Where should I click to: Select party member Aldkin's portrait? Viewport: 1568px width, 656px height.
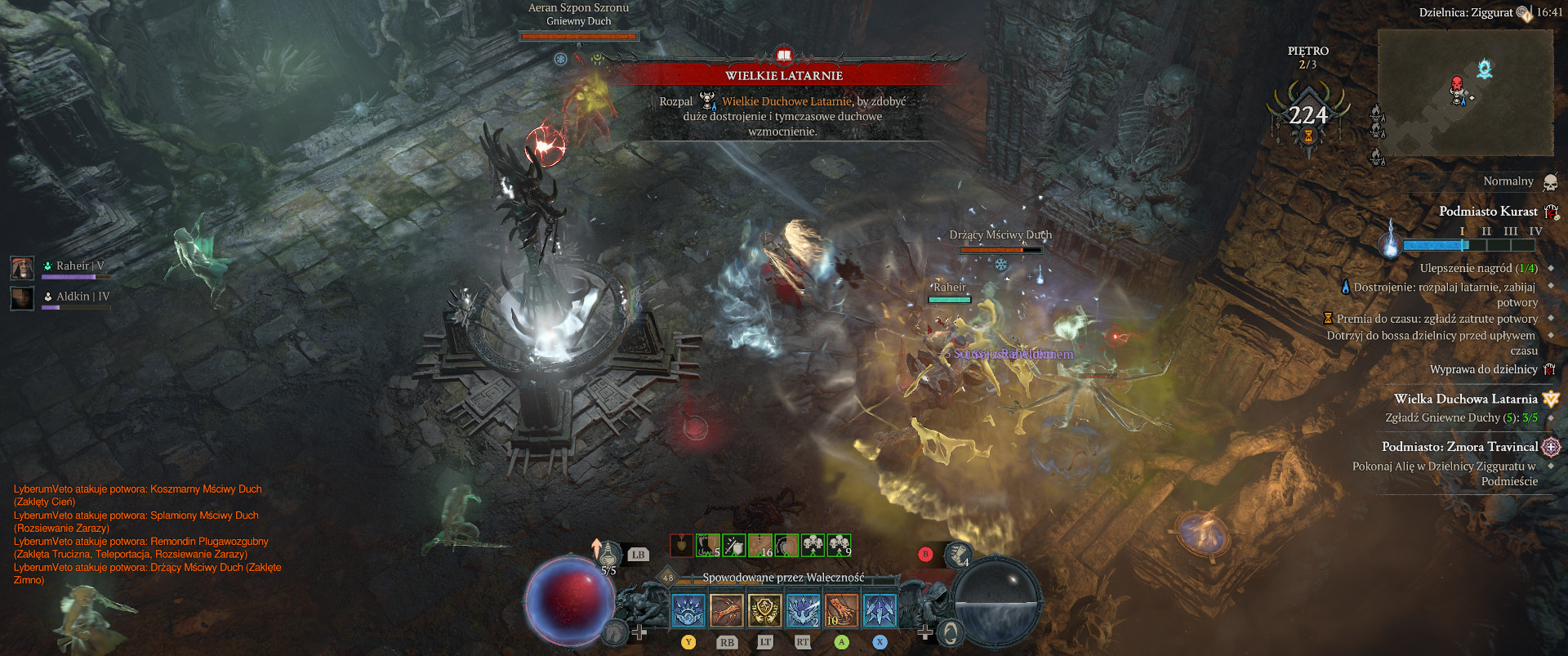(x=22, y=298)
